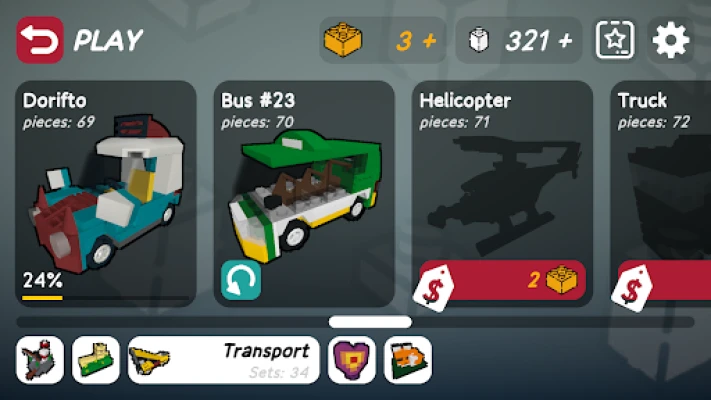Switch to the yellow-green brick category
The image size is (711, 400).
click(x=96, y=360)
